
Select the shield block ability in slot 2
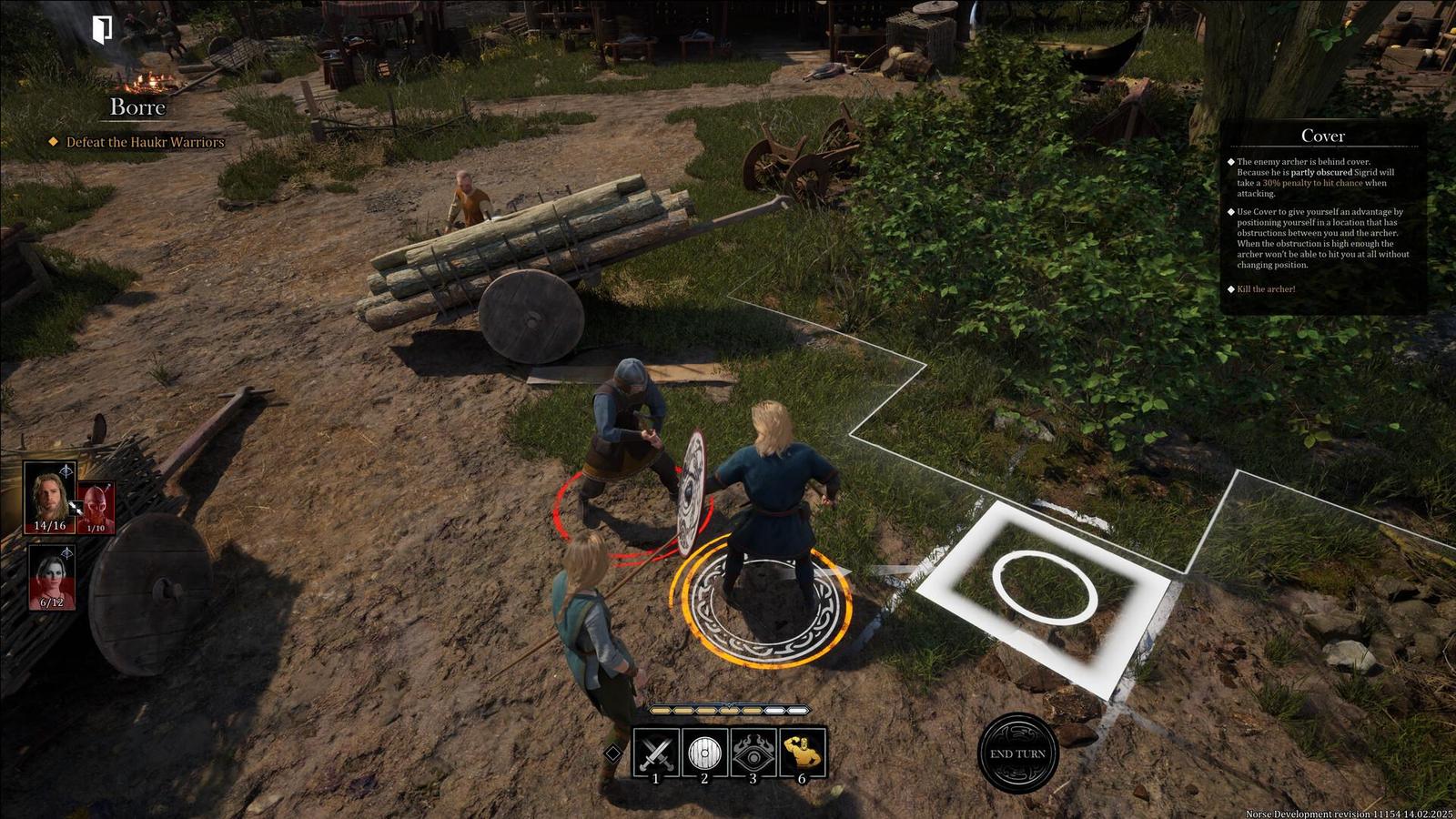point(703,753)
